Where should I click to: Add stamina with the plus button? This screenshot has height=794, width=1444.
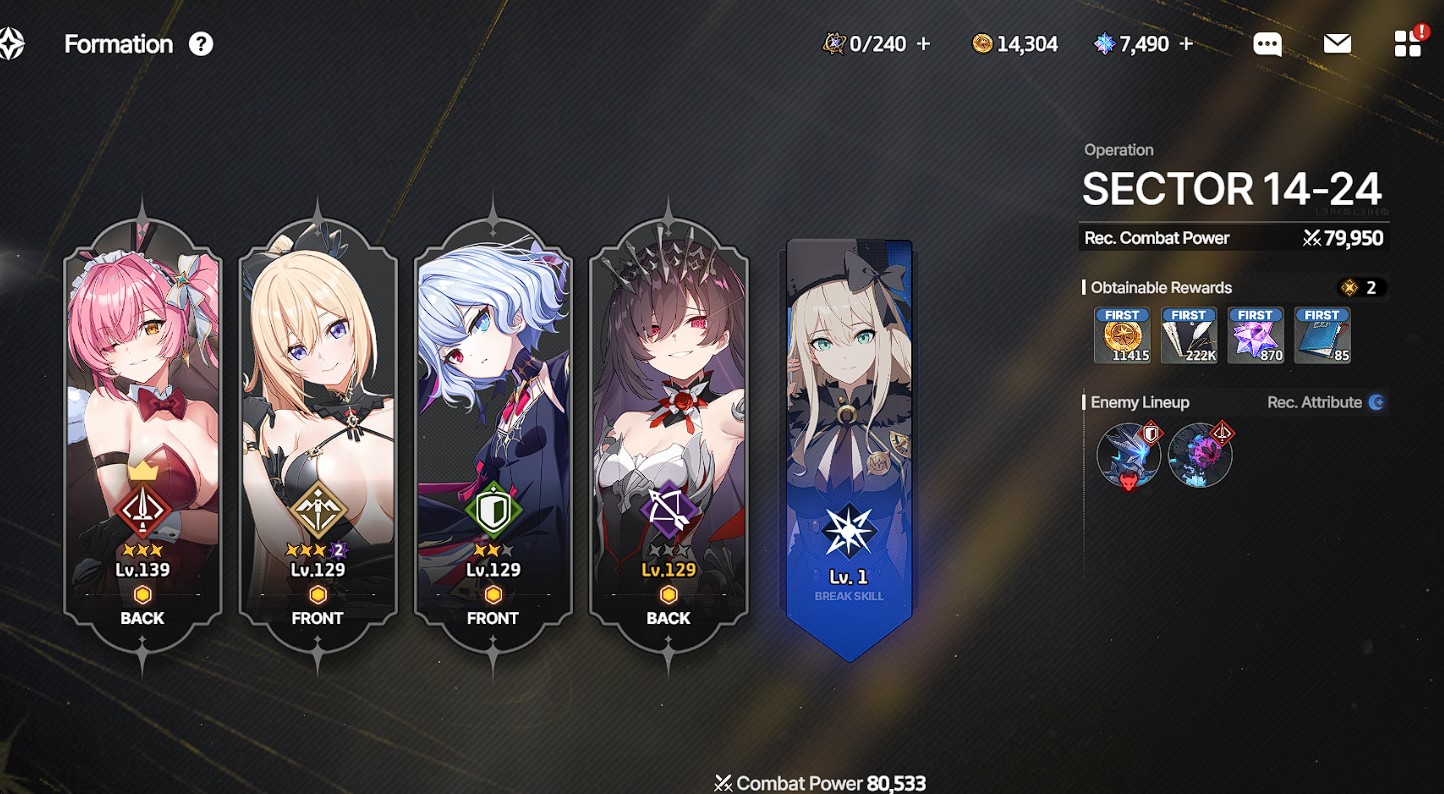pyautogui.click(x=923, y=44)
